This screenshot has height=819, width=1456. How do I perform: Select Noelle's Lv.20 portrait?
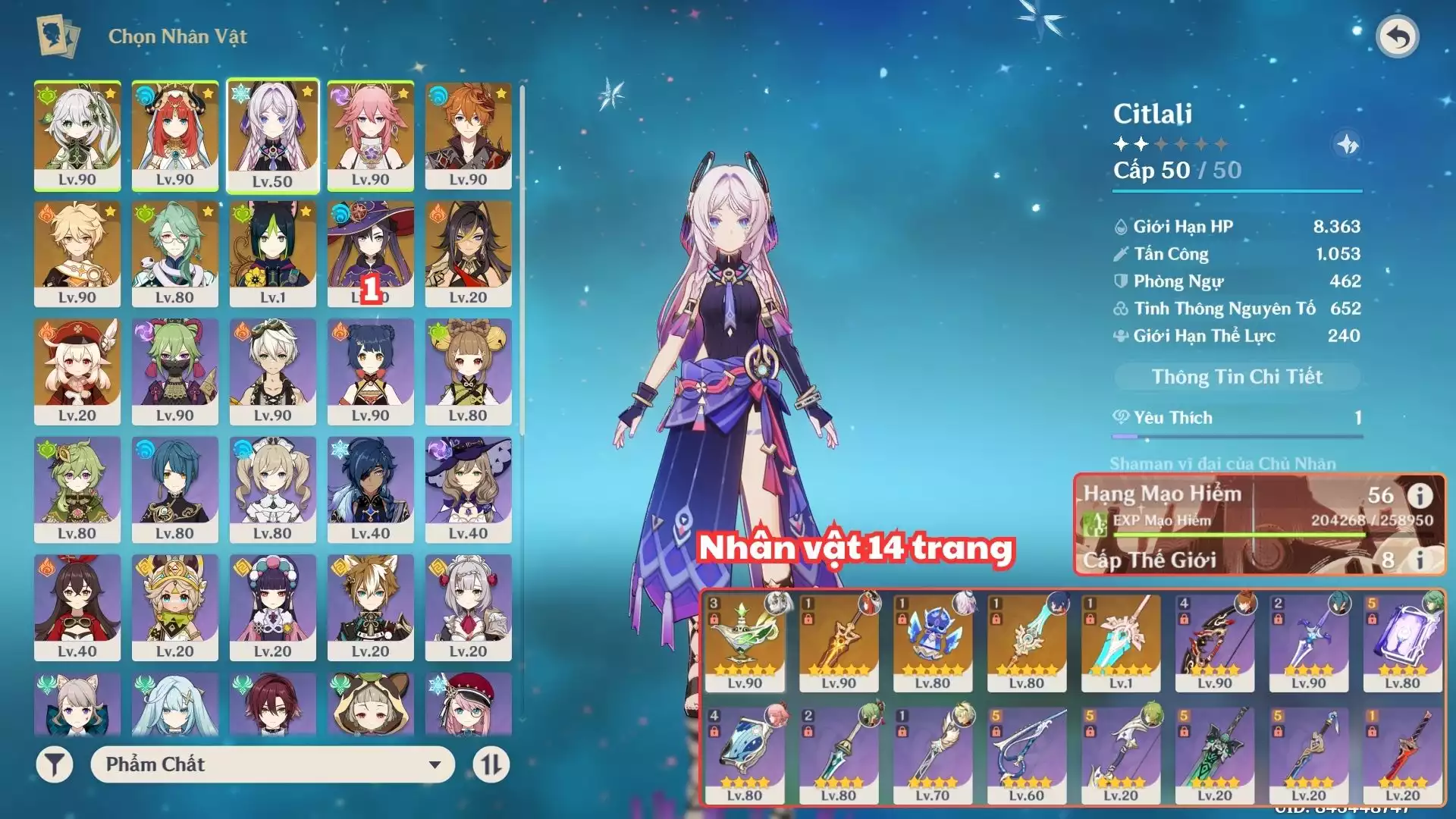click(468, 607)
